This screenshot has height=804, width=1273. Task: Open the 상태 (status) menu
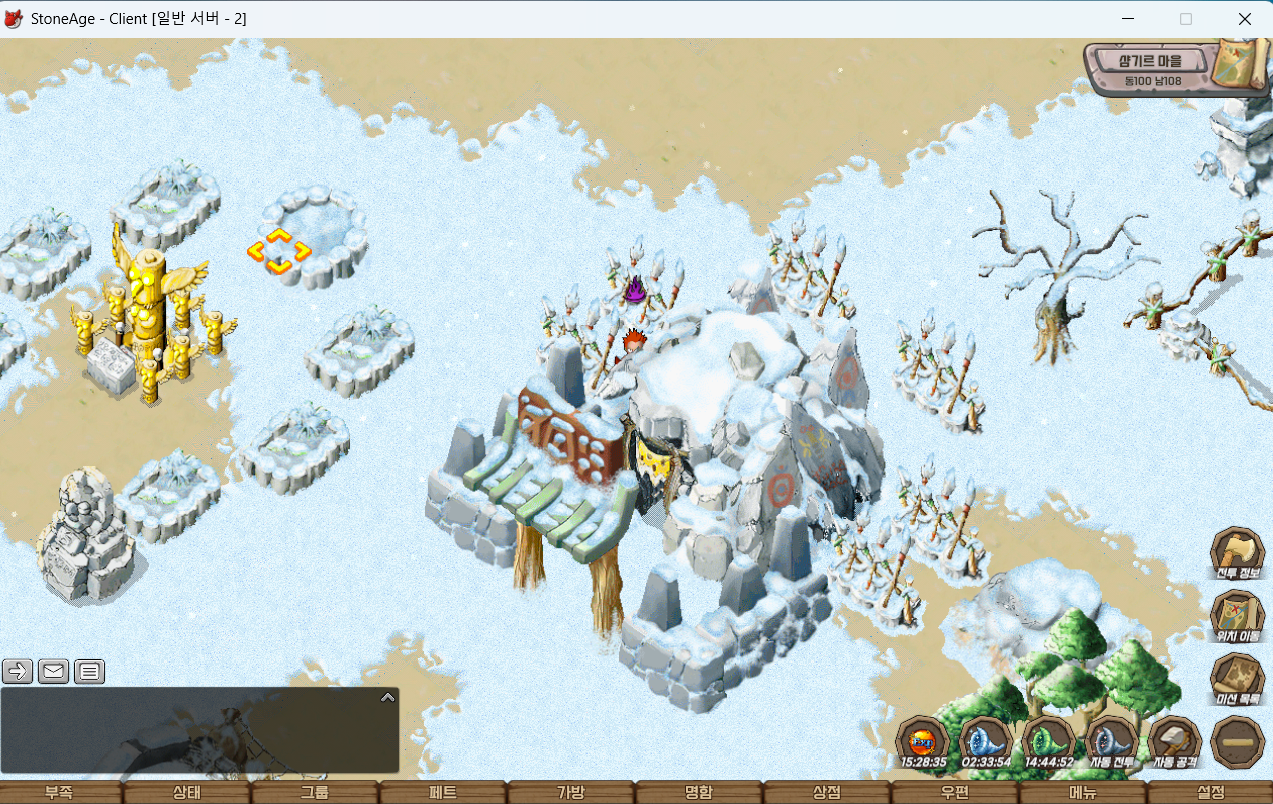pos(187,792)
